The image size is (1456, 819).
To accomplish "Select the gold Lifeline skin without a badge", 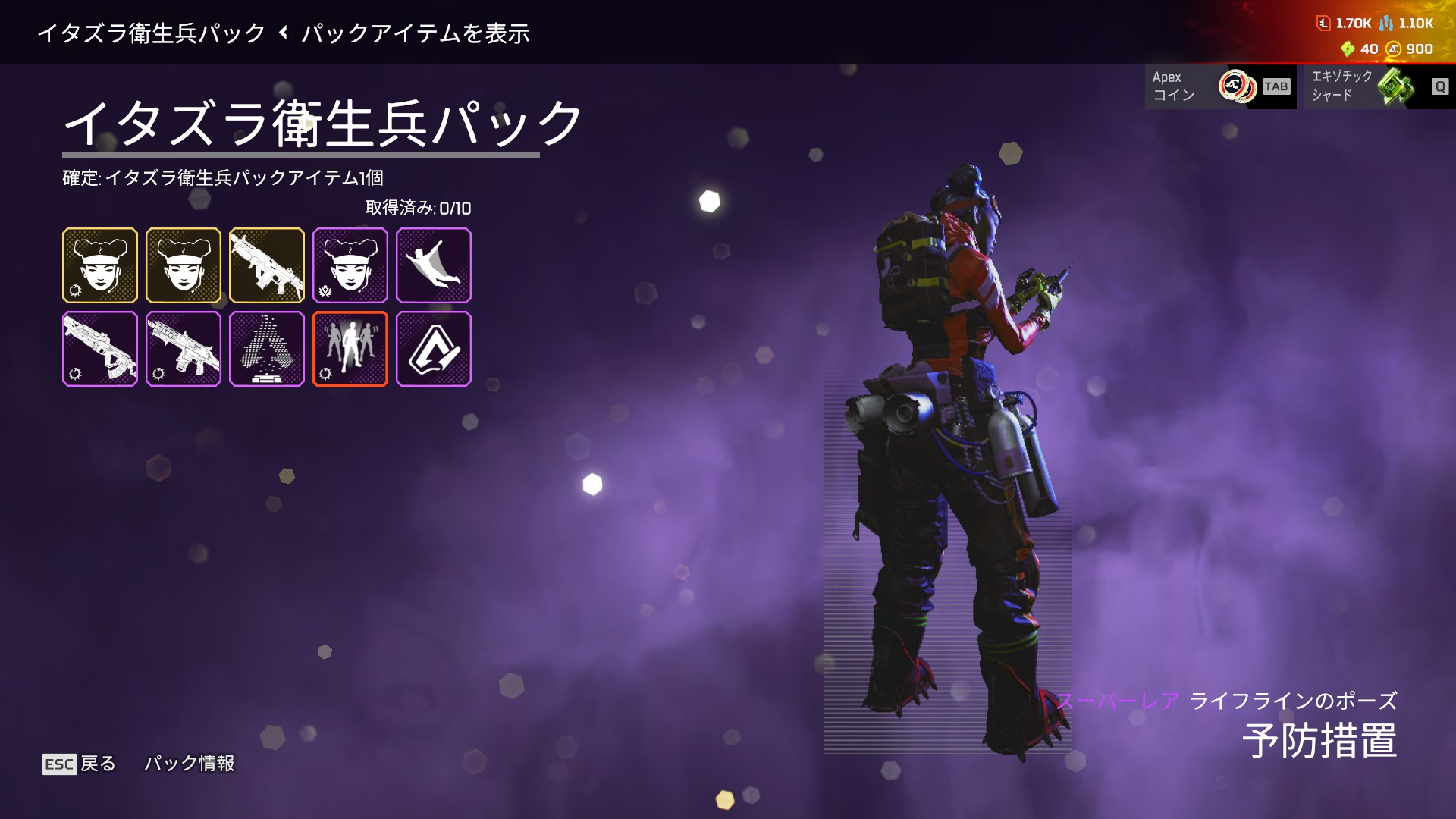I will [184, 265].
